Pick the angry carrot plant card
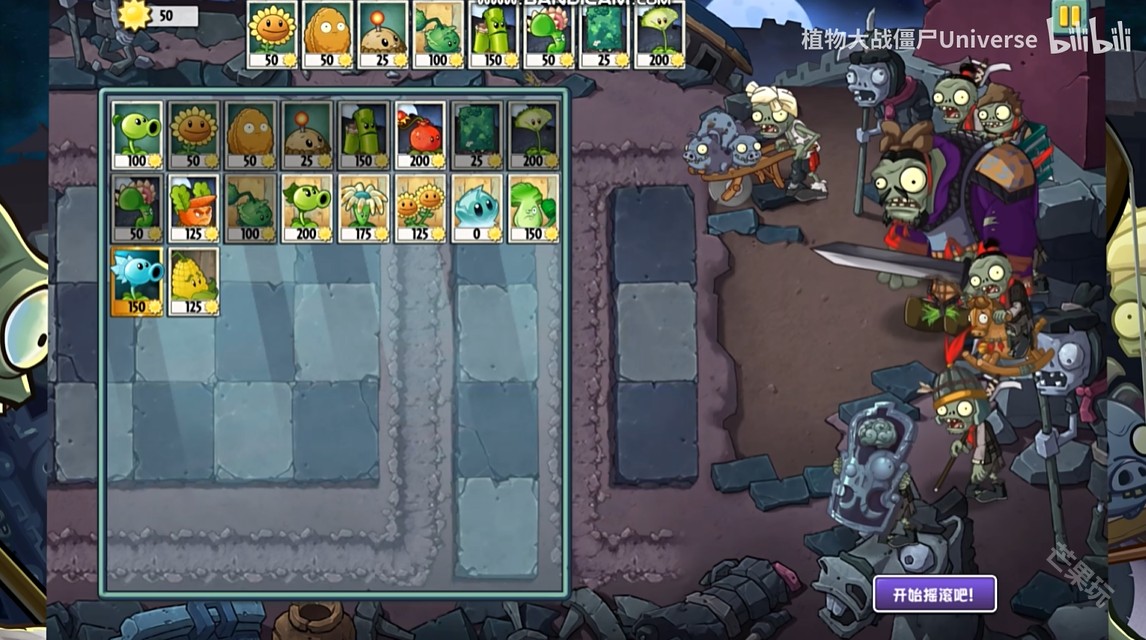Image resolution: width=1146 pixels, height=640 pixels. pyautogui.click(x=194, y=208)
